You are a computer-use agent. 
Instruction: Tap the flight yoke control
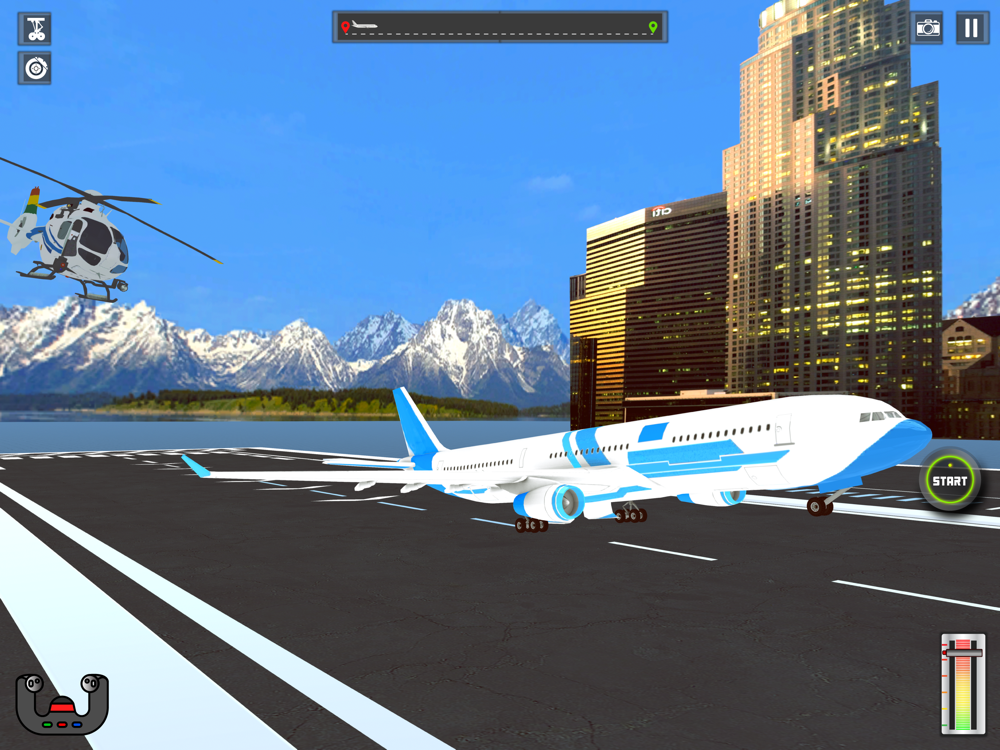[62, 704]
